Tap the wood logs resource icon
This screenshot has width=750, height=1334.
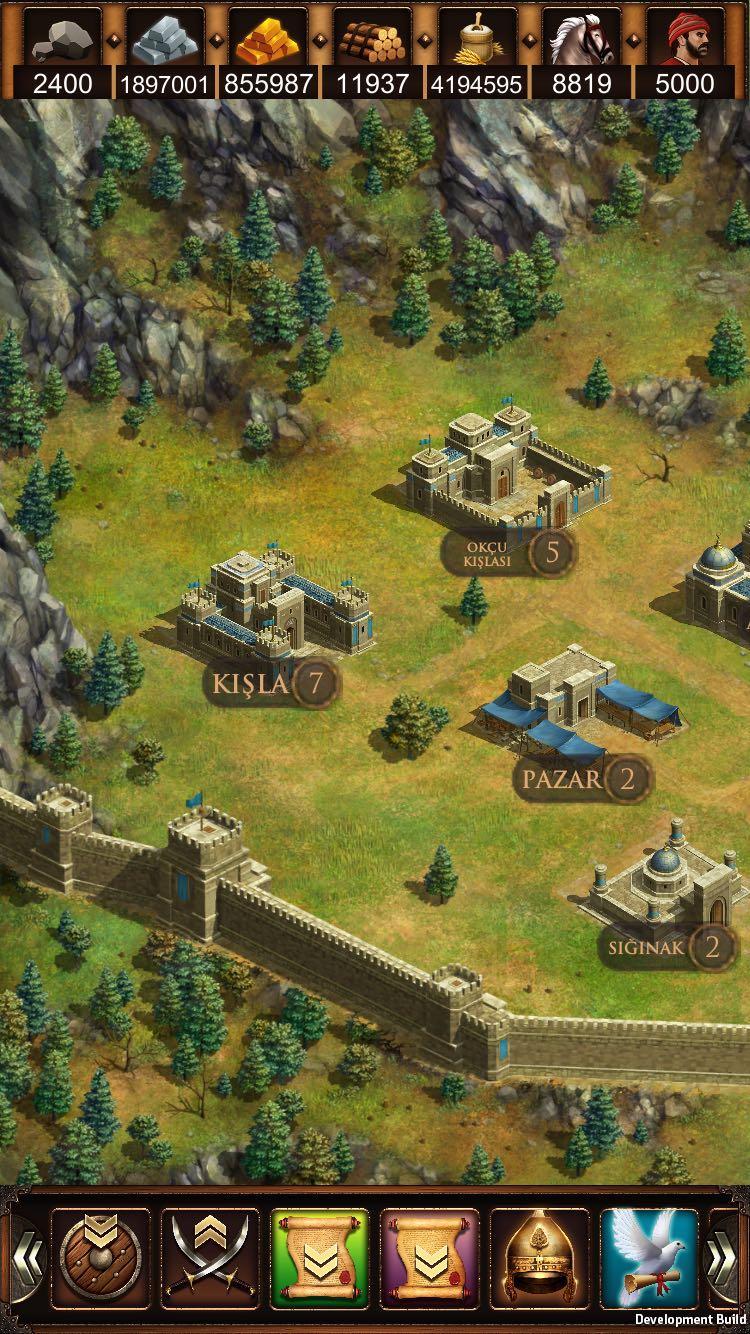[x=373, y=40]
